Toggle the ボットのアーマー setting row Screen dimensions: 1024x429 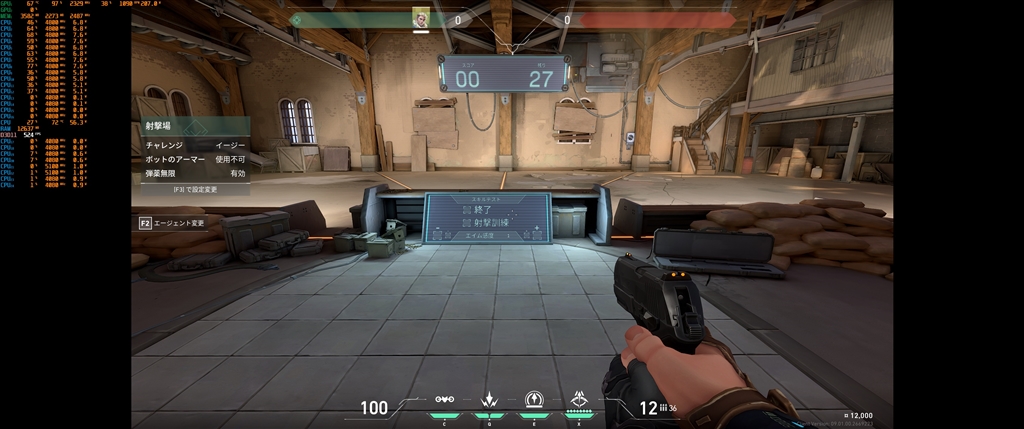point(194,159)
